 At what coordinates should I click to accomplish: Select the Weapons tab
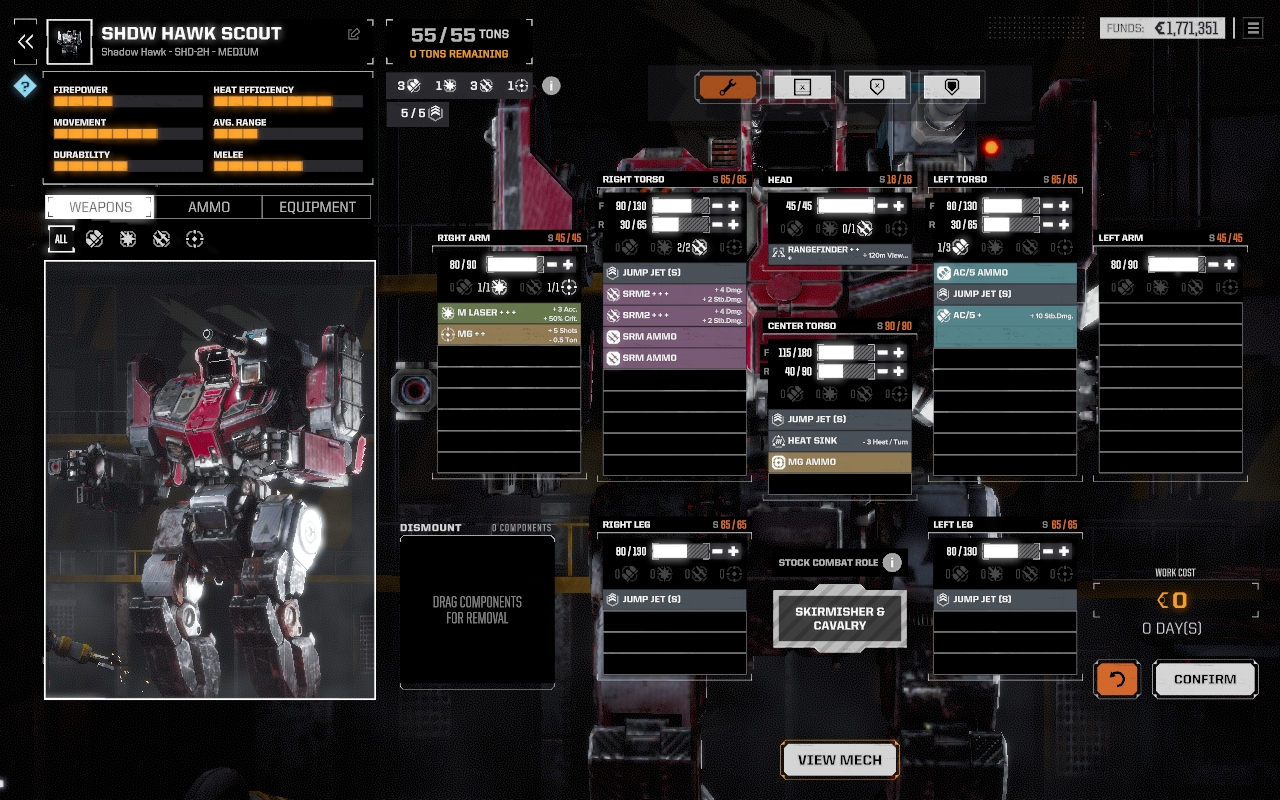tap(100, 207)
